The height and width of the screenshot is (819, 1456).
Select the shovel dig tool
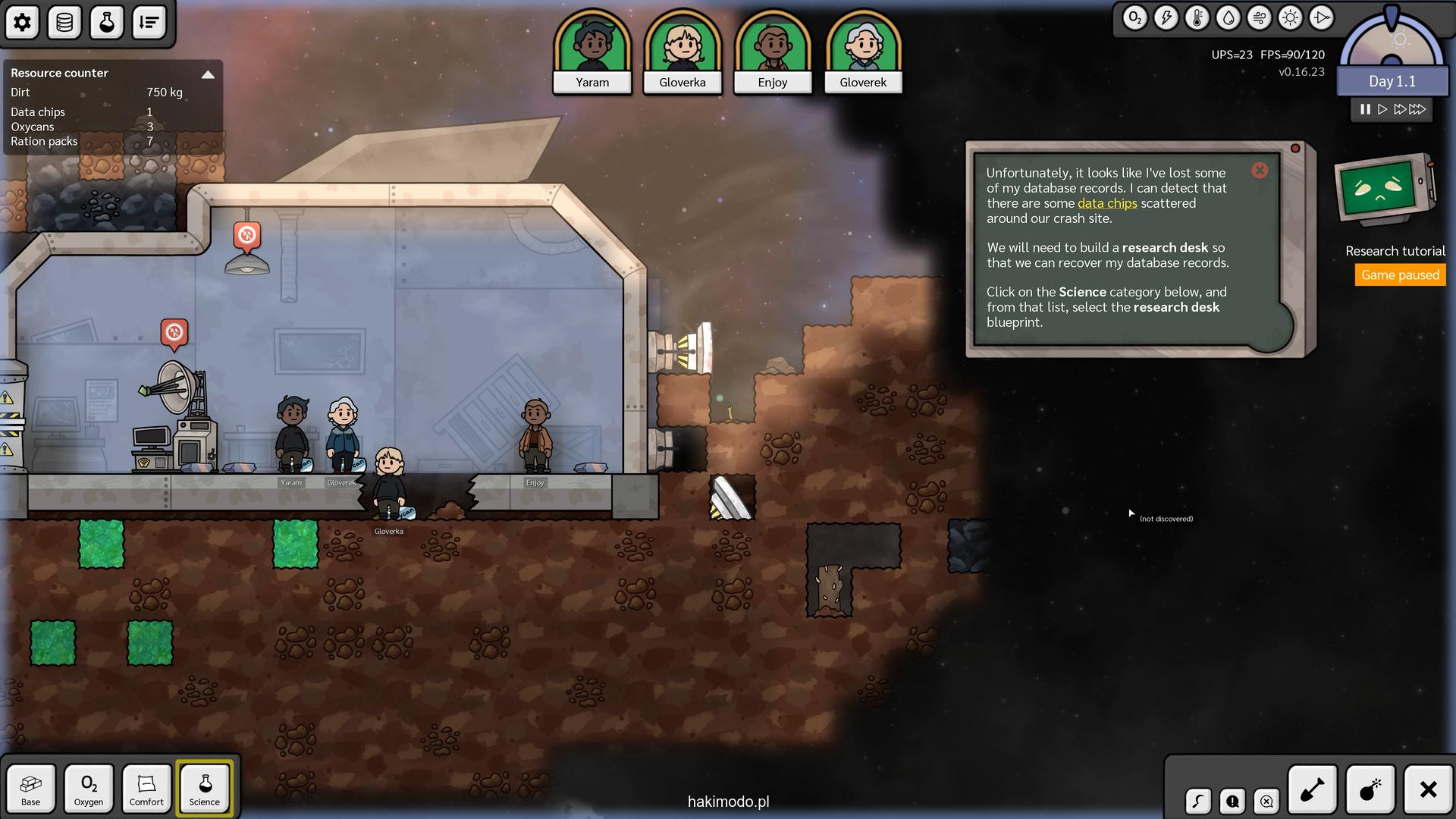point(1313,789)
